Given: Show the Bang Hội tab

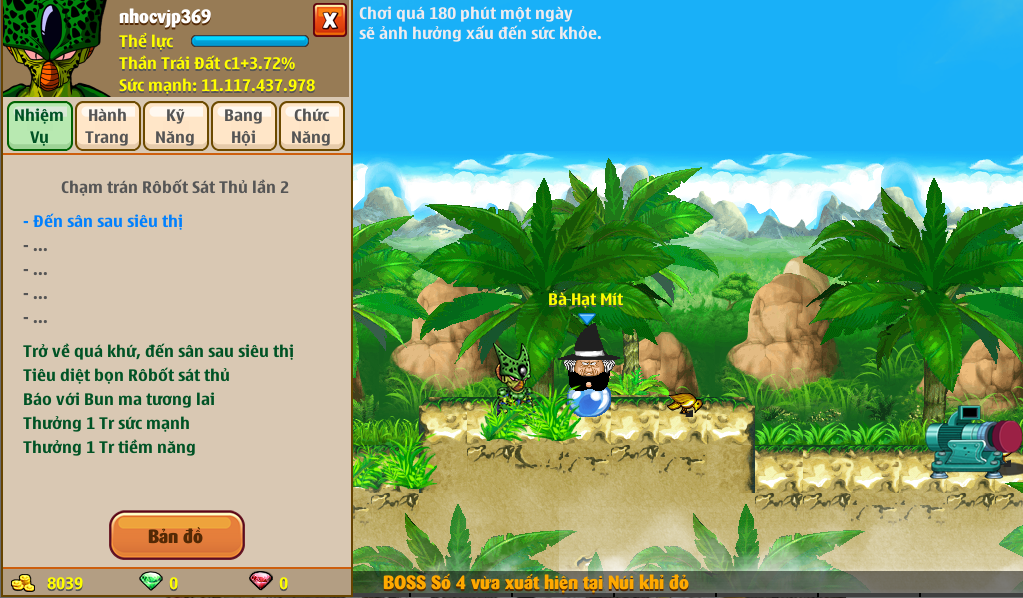Looking at the screenshot, I should pyautogui.click(x=243, y=126).
